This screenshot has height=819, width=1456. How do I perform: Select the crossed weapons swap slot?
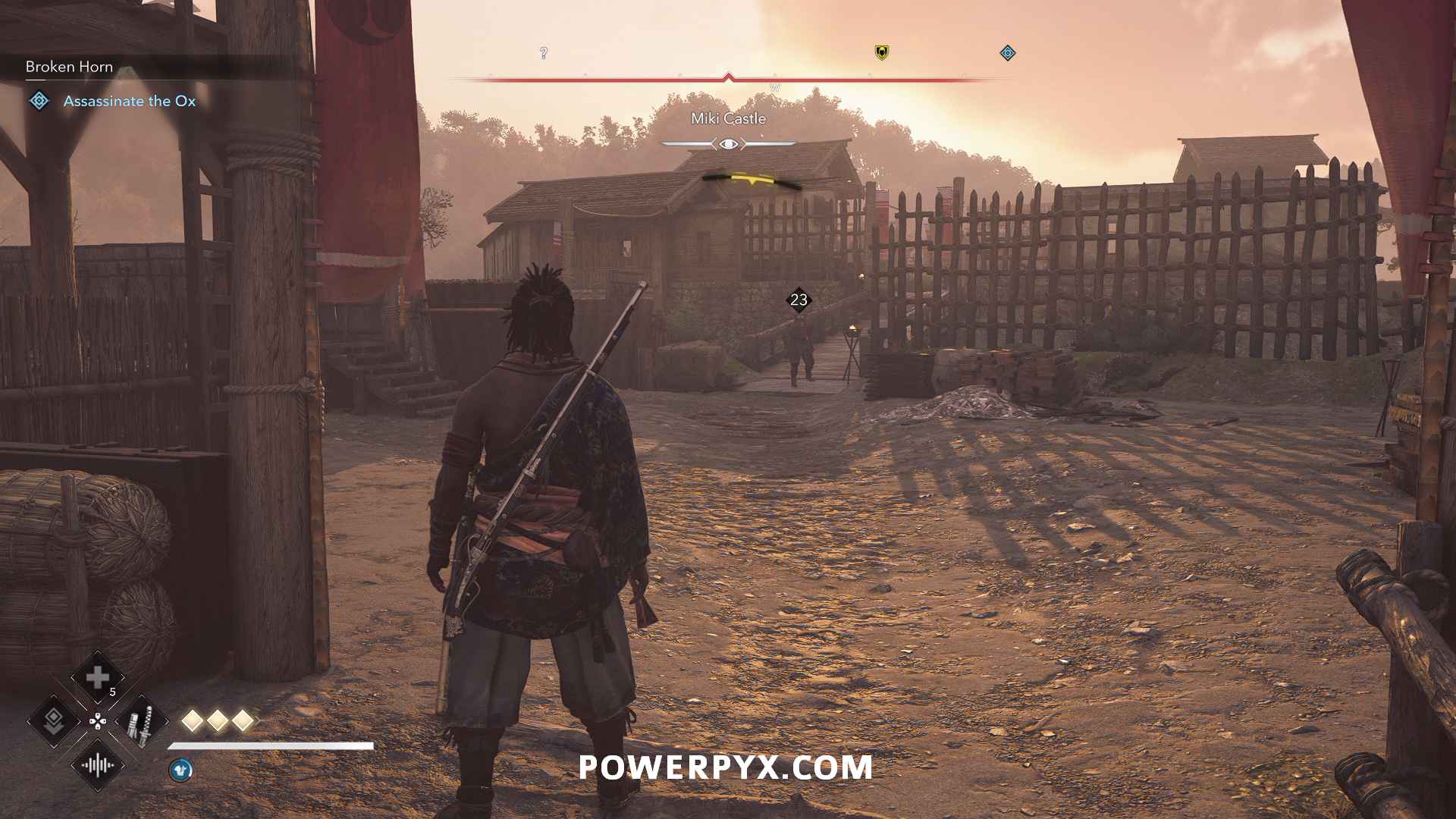coord(141,720)
